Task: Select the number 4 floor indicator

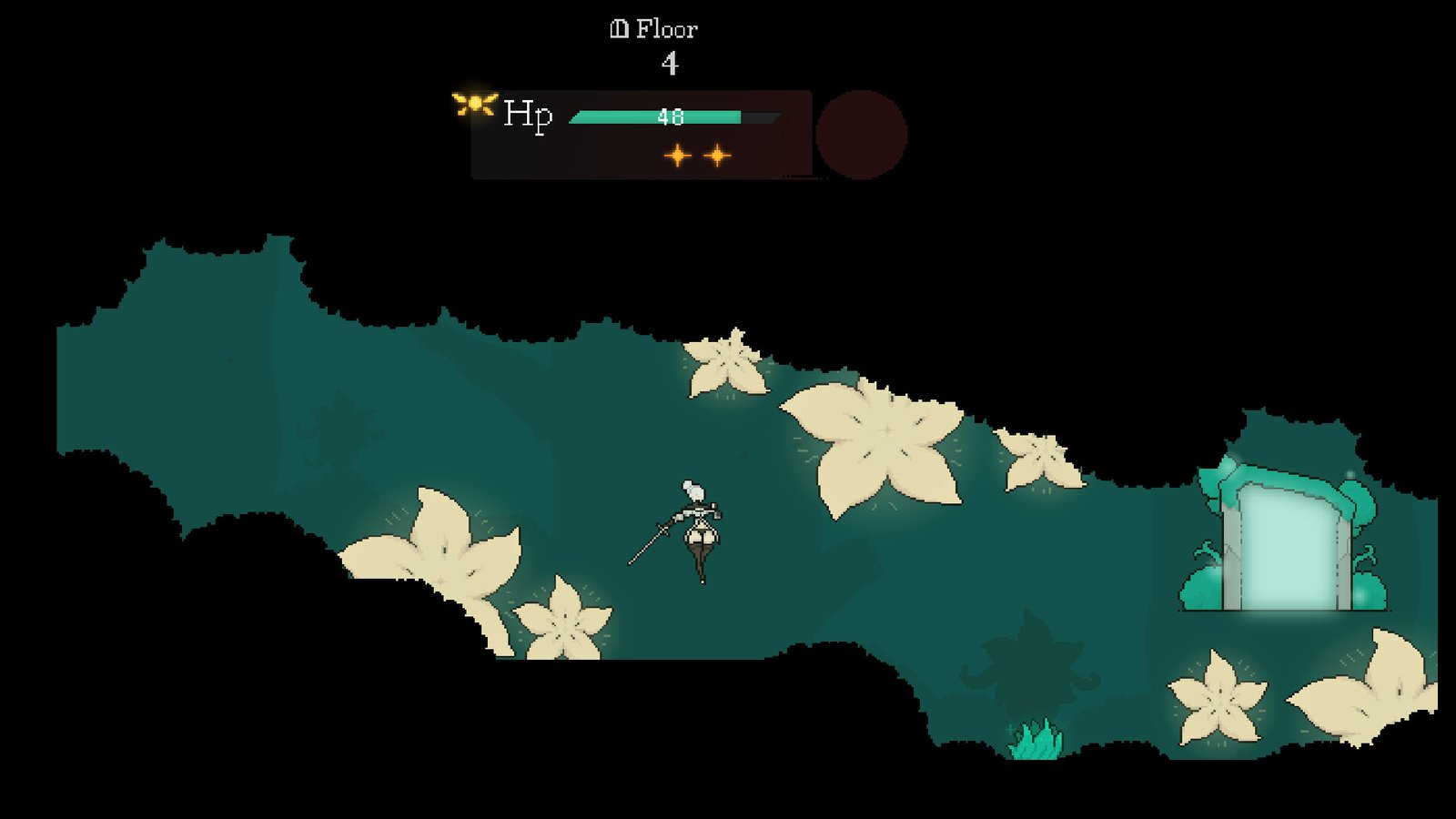Action: coord(672,64)
